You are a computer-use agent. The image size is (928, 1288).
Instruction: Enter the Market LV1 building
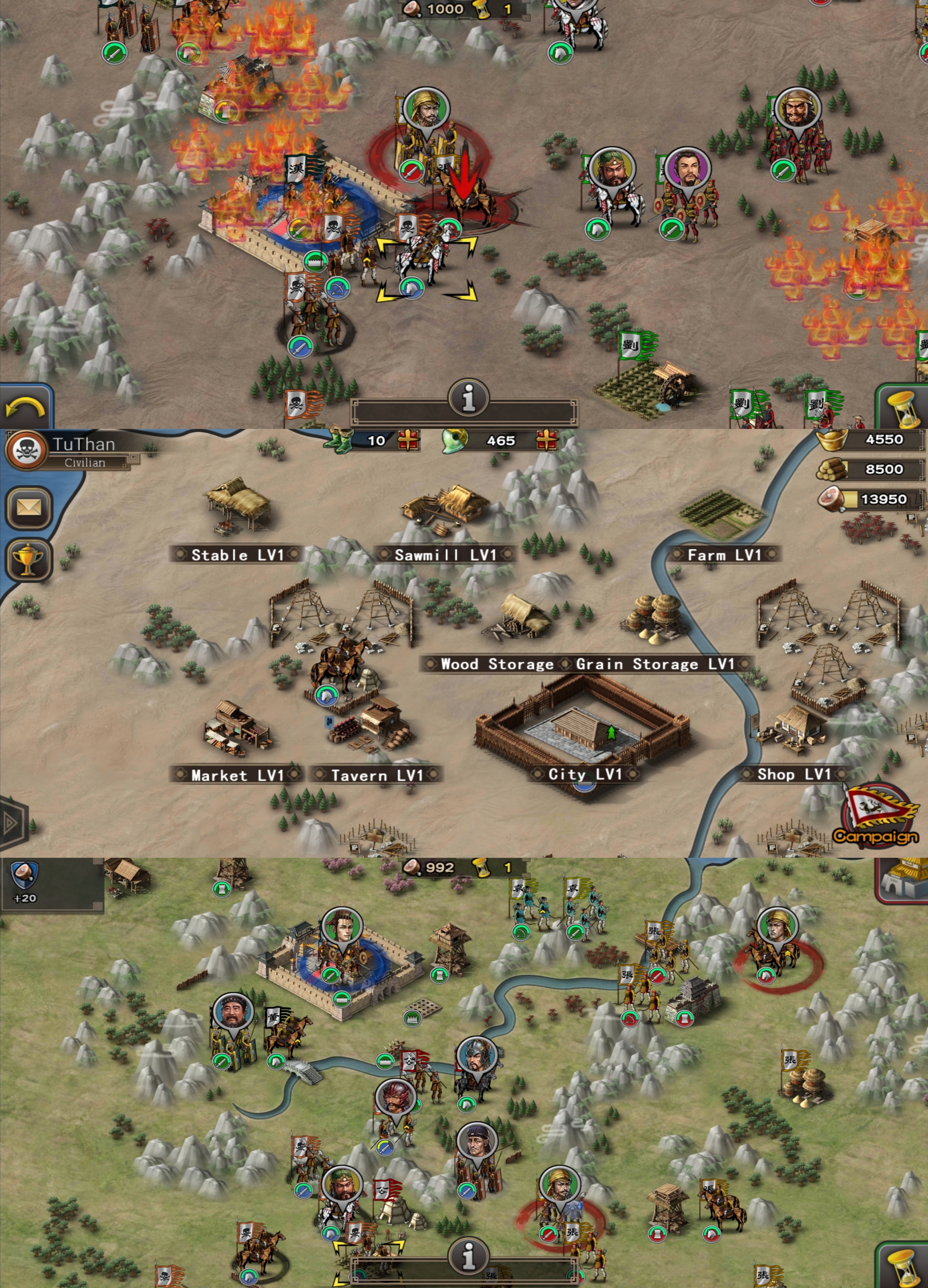[236, 775]
